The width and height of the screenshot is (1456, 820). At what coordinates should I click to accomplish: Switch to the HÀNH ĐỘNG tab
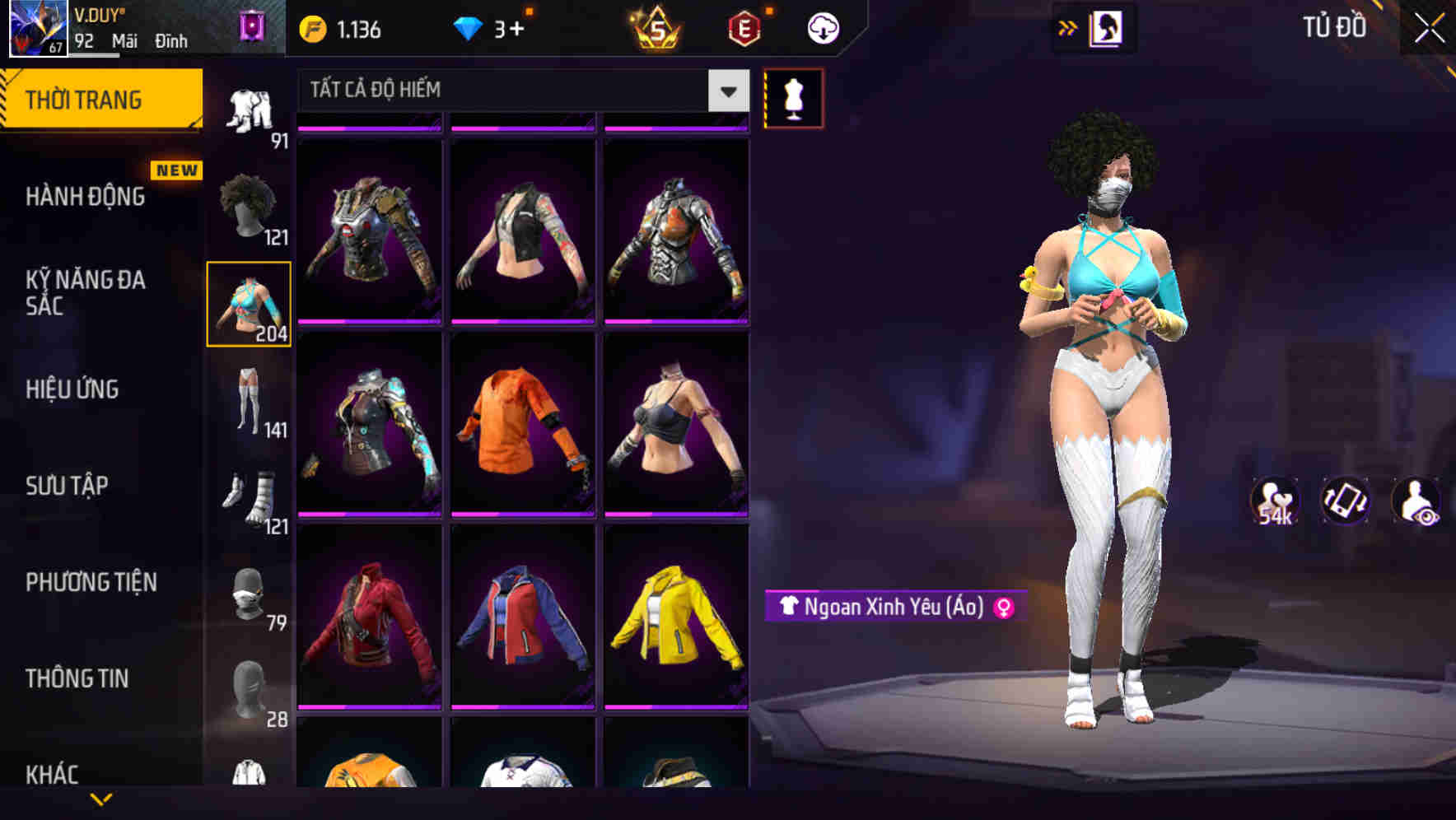coord(86,198)
